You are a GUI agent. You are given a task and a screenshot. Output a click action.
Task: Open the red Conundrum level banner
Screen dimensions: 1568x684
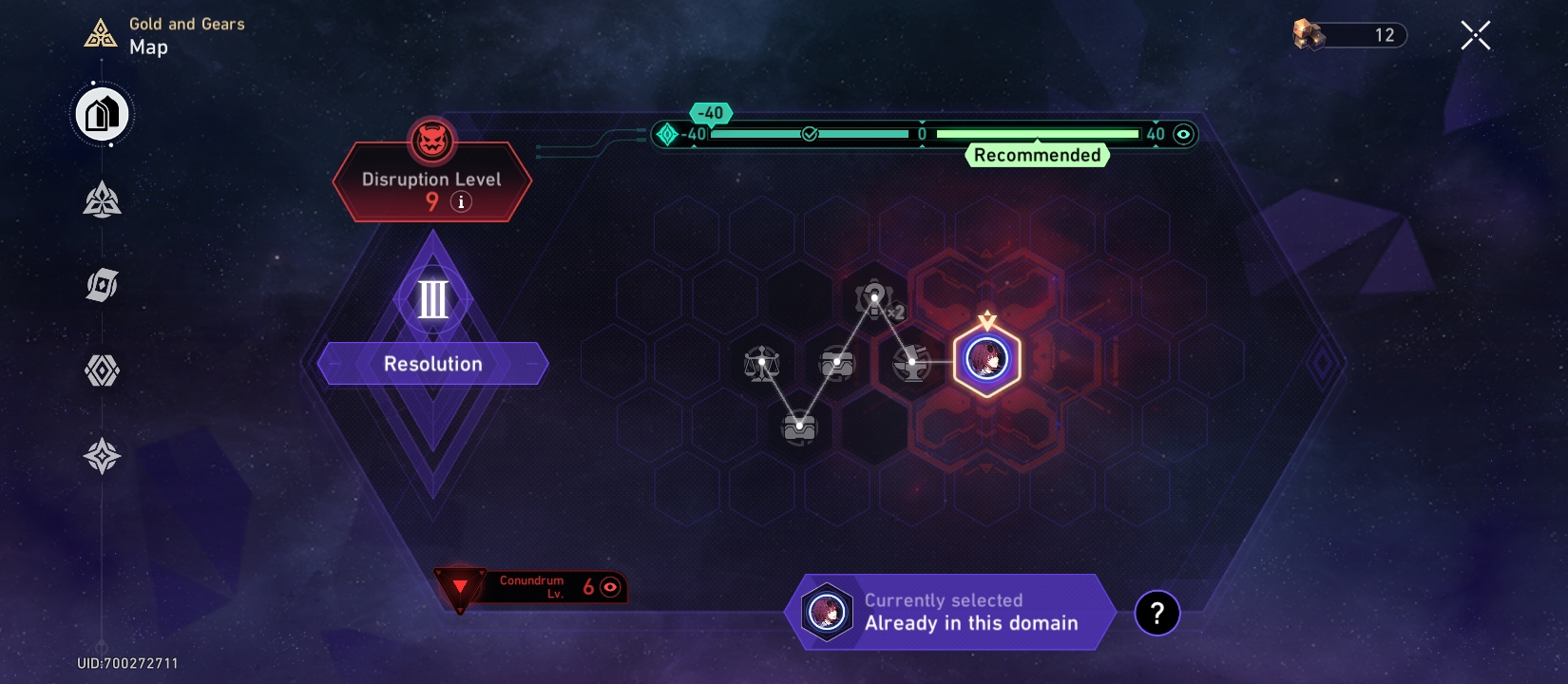coord(532,585)
